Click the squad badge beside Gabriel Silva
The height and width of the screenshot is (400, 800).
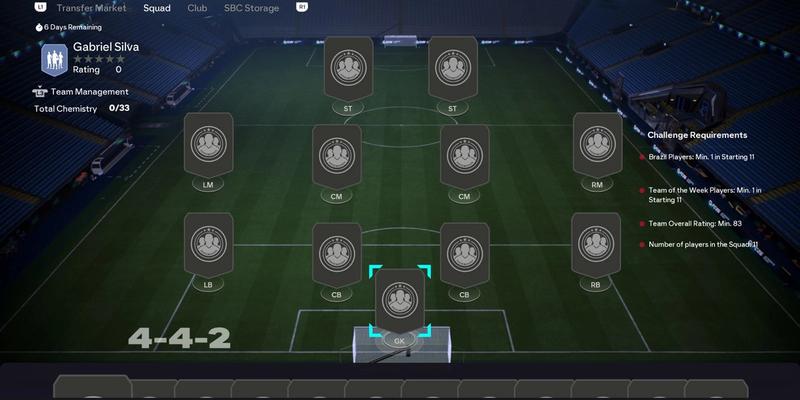tap(54, 59)
